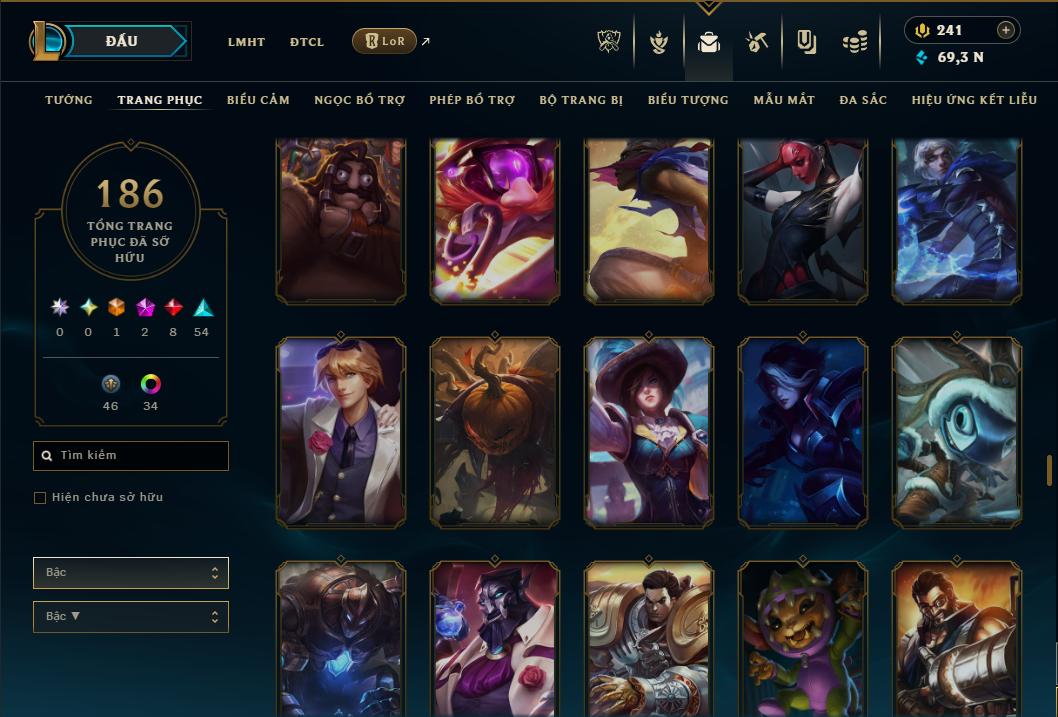This screenshot has height=717, width=1058.
Task: Click the Tìm kiếm search field
Action: tap(131, 456)
